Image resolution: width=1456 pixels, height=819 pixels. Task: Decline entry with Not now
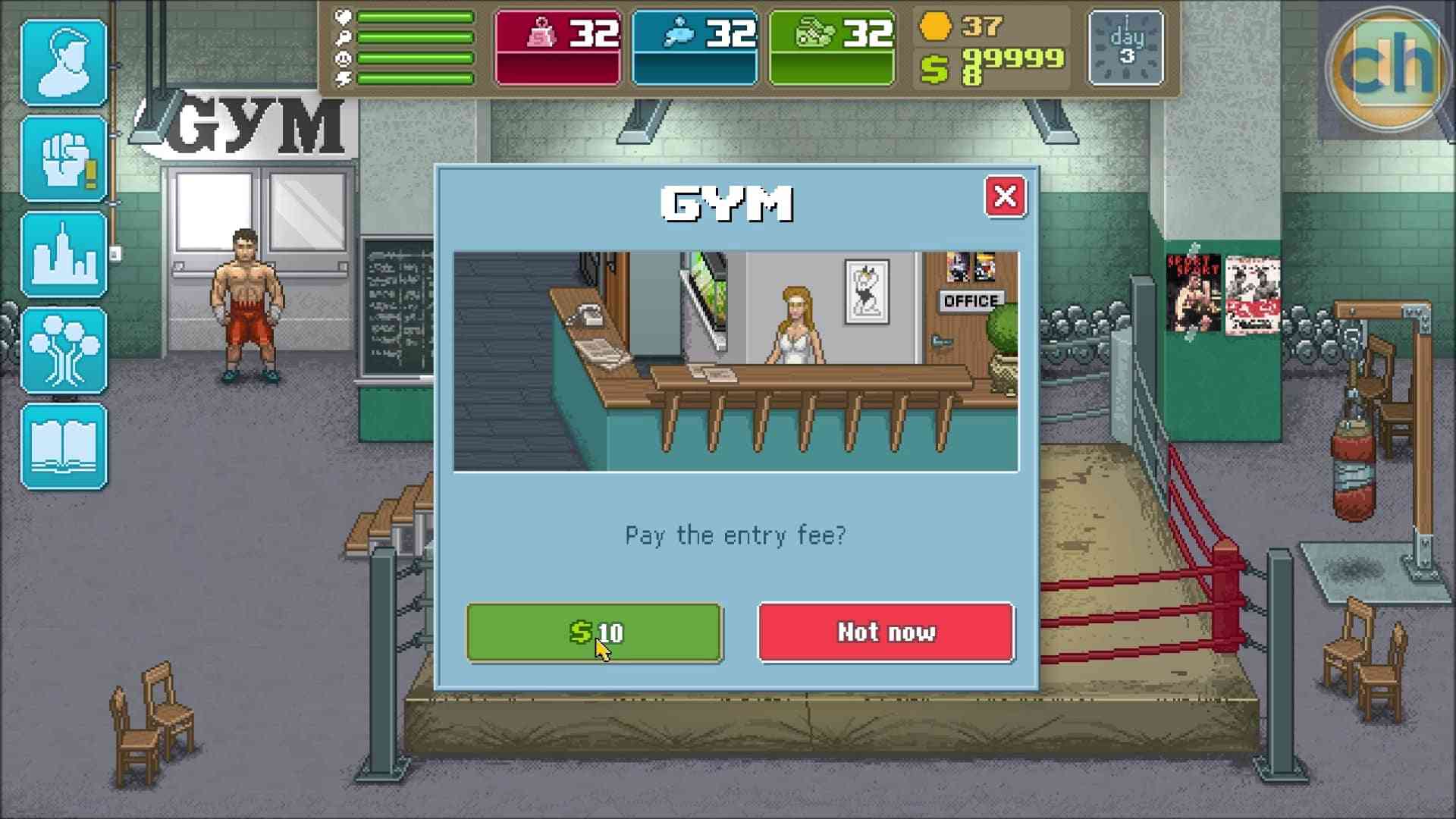[885, 633]
